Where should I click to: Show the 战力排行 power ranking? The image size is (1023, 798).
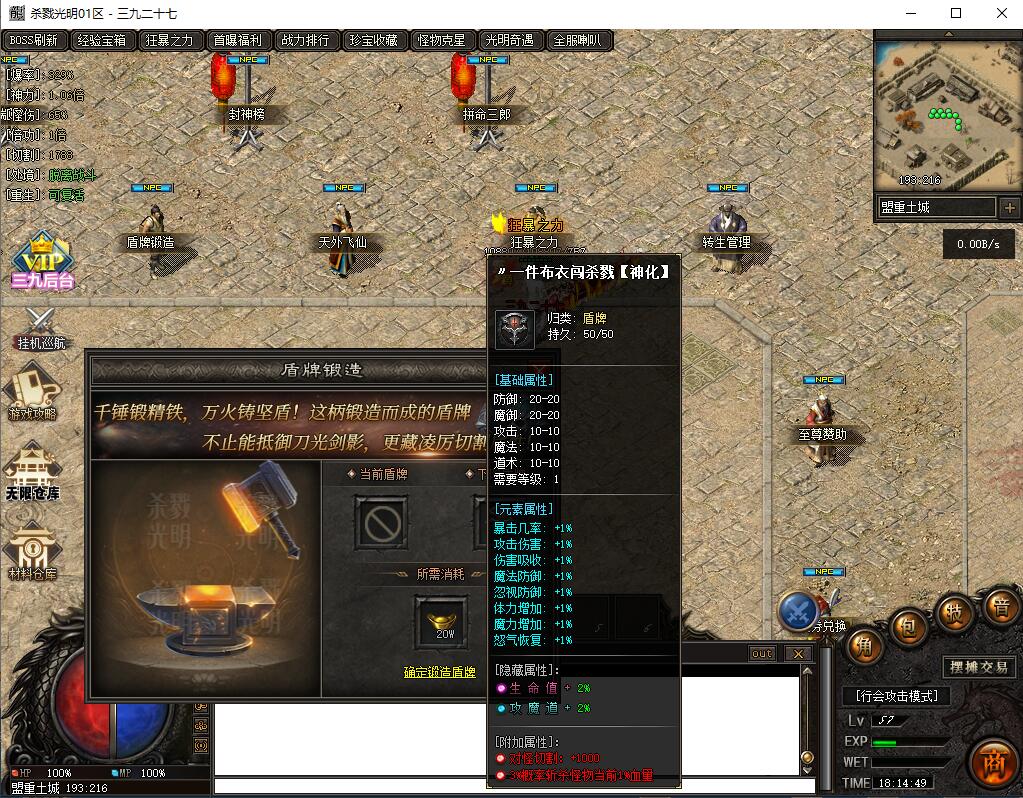[305, 41]
